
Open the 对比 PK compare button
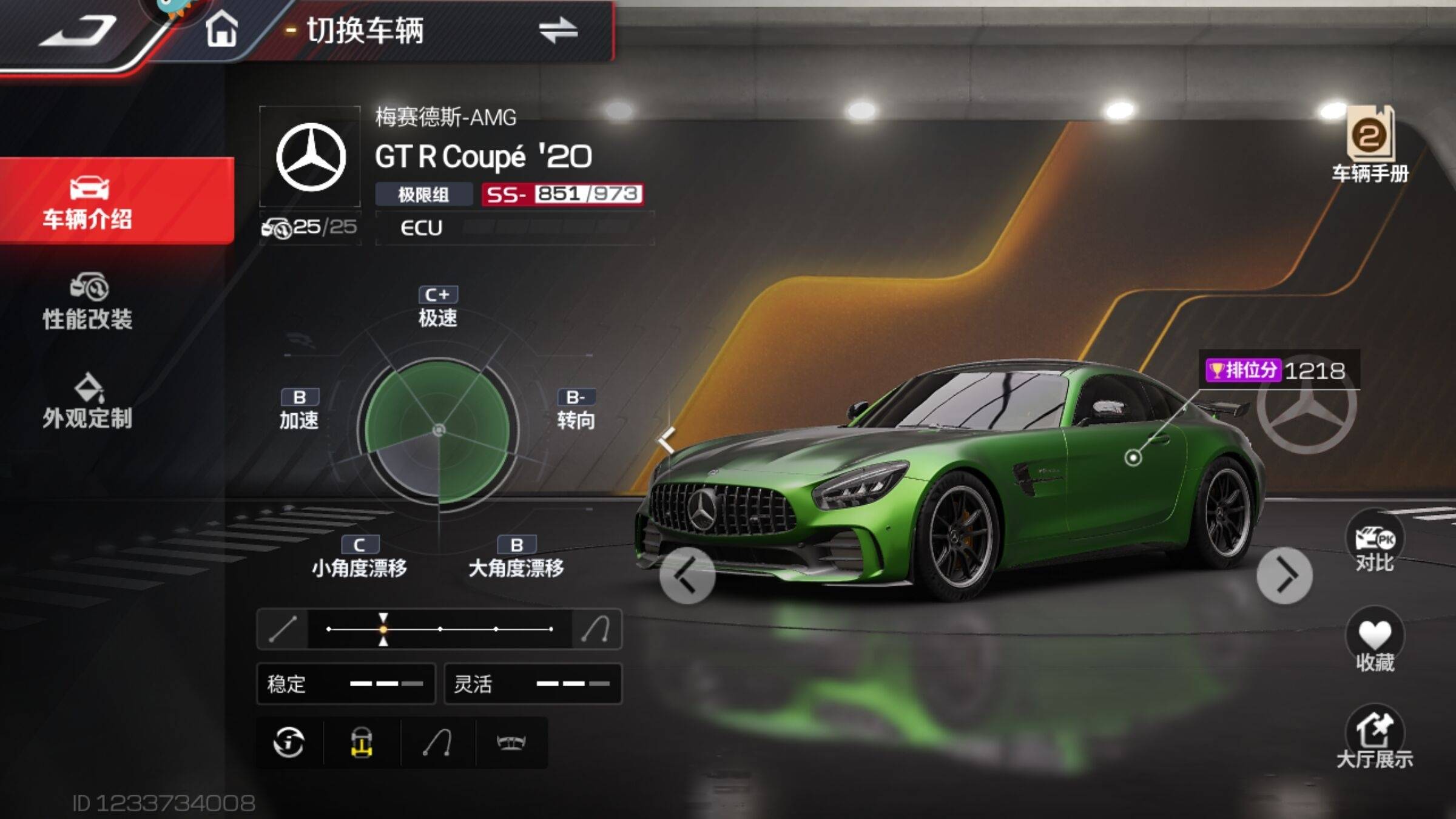click(1375, 544)
